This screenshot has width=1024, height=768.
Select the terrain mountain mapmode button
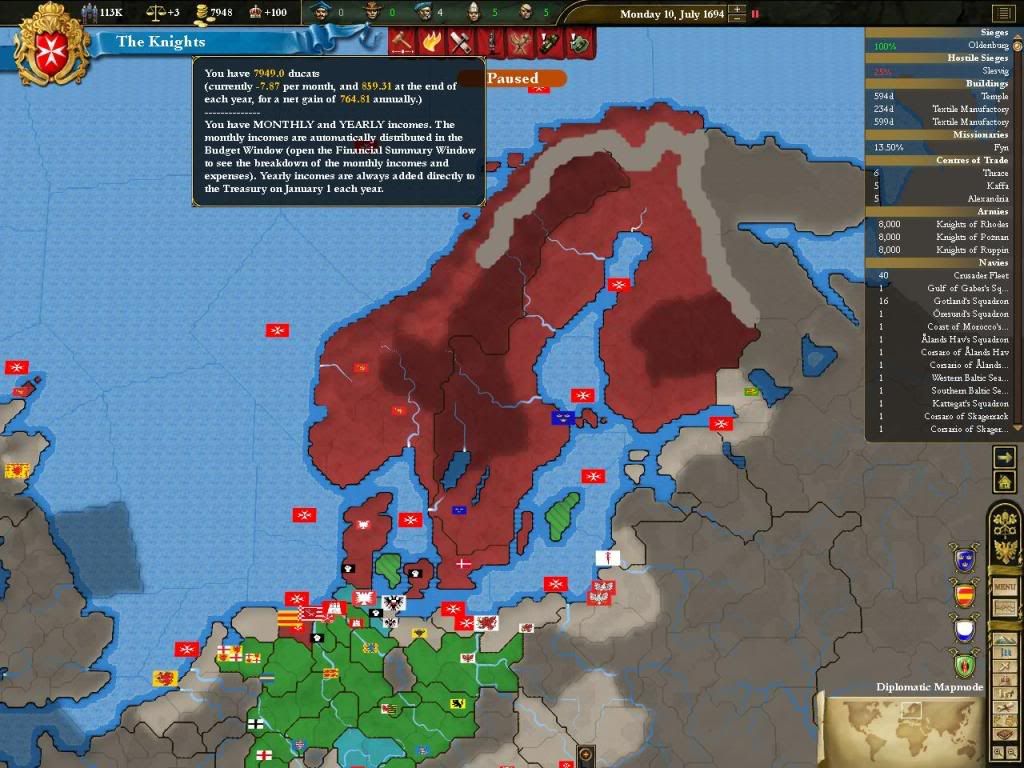1004,640
